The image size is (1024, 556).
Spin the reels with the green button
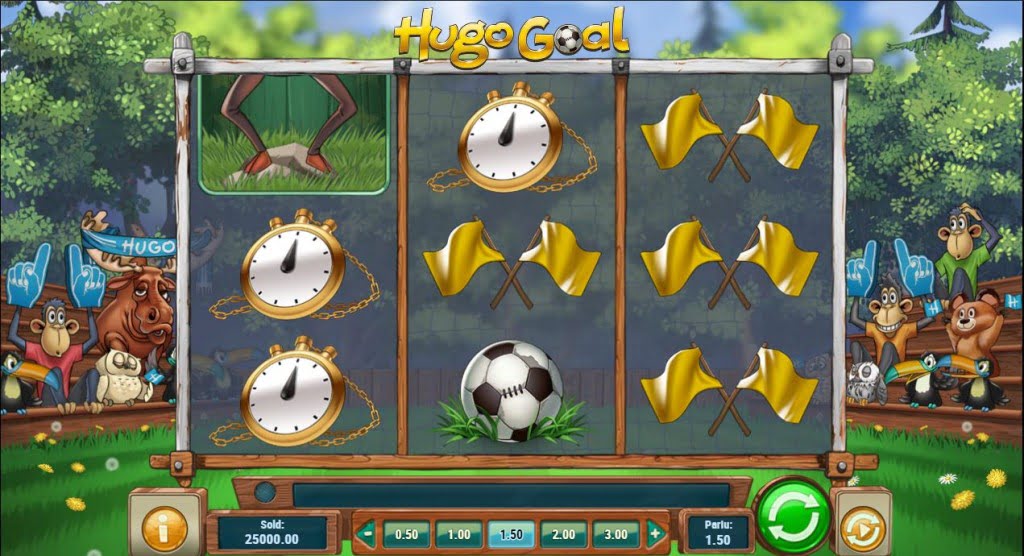(x=792, y=519)
